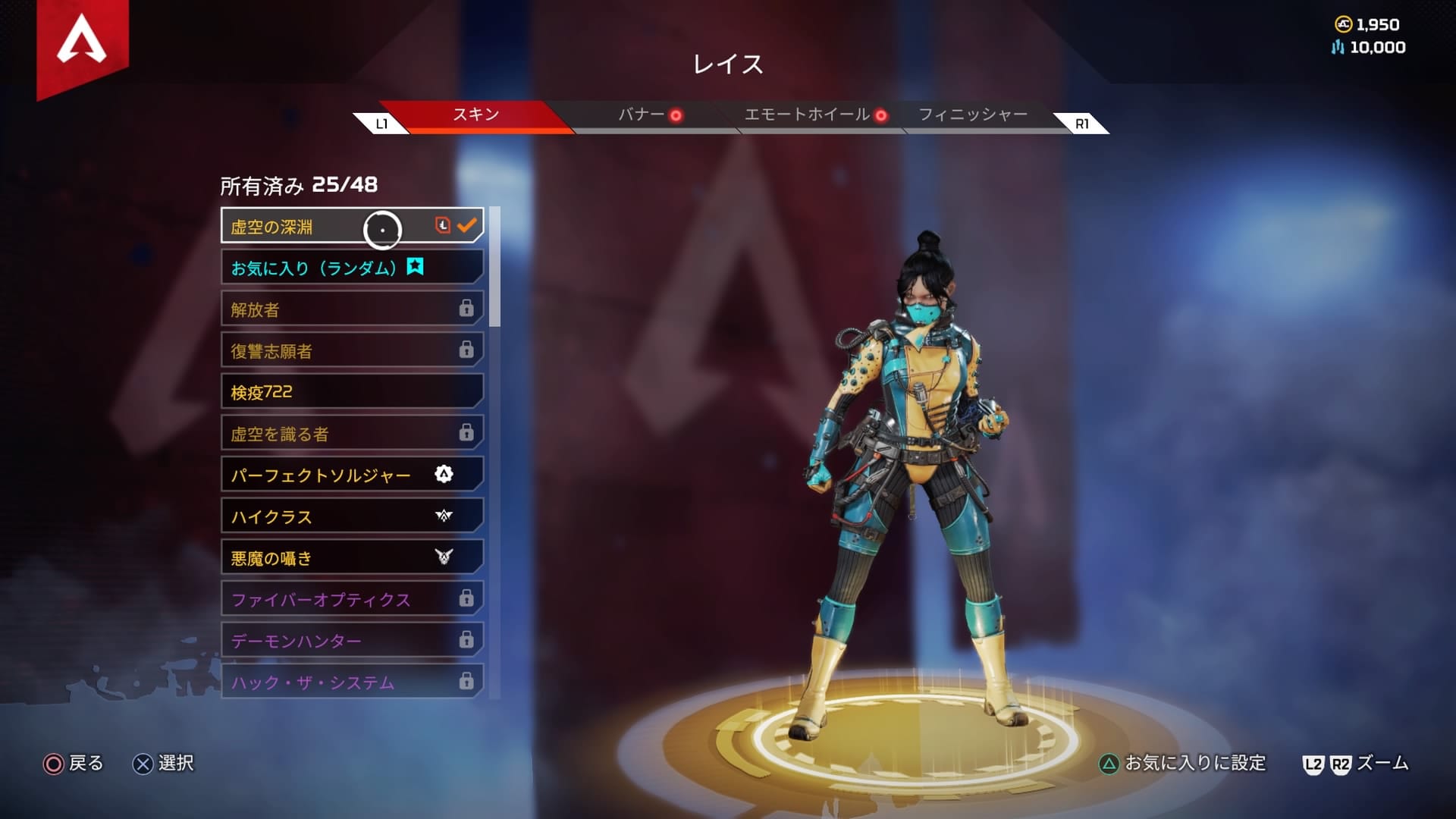Switch to the スキン tab
Screen dimensions: 1456x819
click(x=475, y=115)
